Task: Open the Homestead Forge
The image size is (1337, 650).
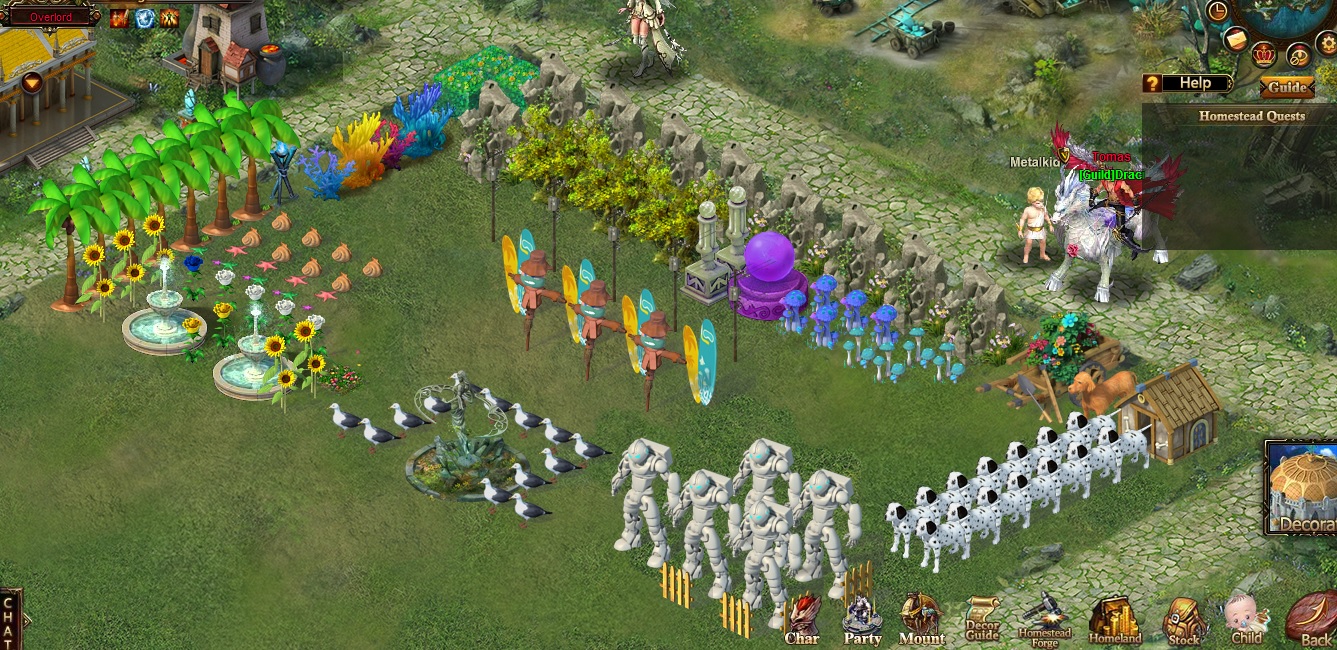Action: pyautogui.click(x=1044, y=618)
